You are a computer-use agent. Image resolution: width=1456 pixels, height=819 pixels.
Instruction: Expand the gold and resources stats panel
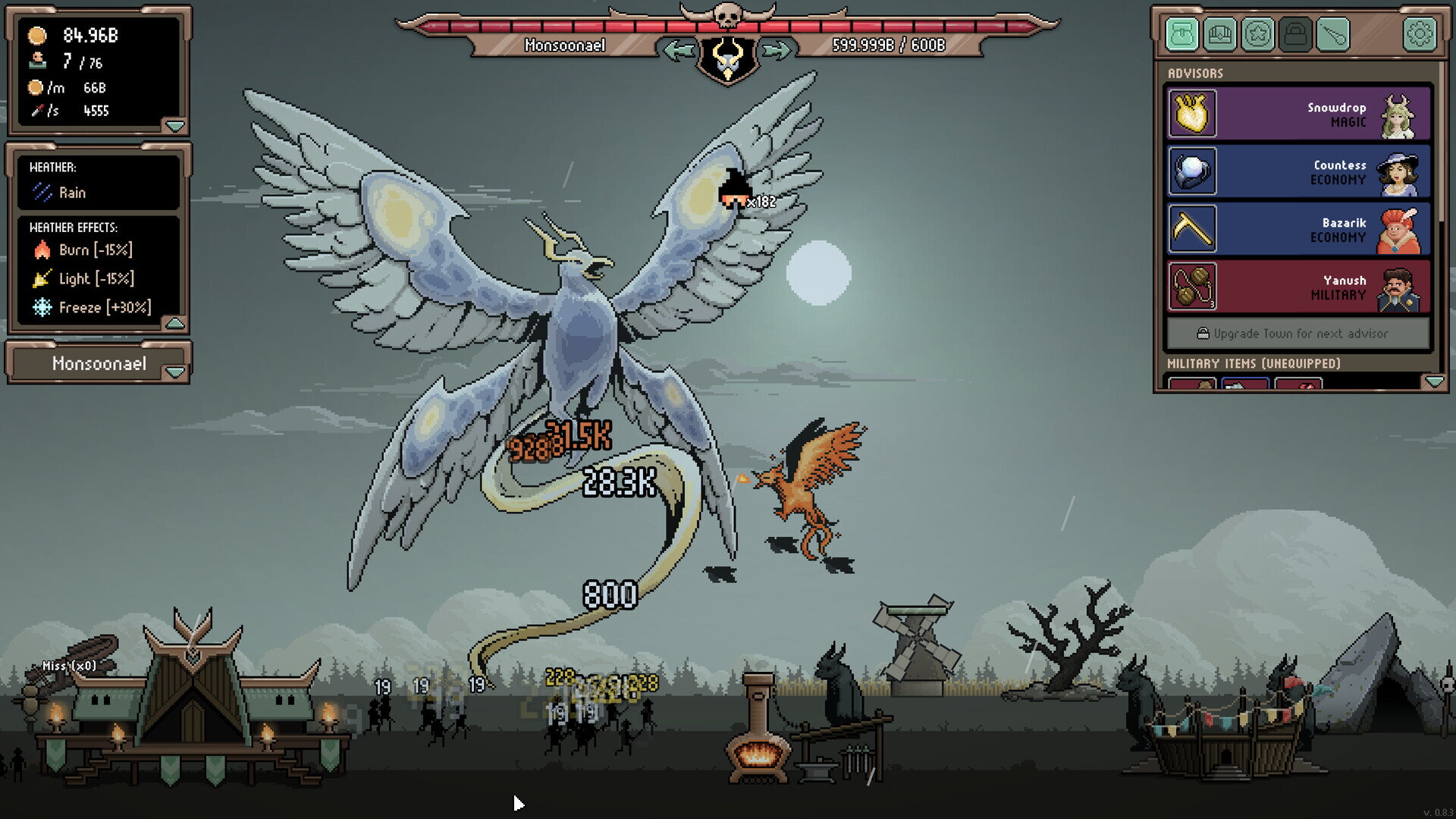coord(175,125)
